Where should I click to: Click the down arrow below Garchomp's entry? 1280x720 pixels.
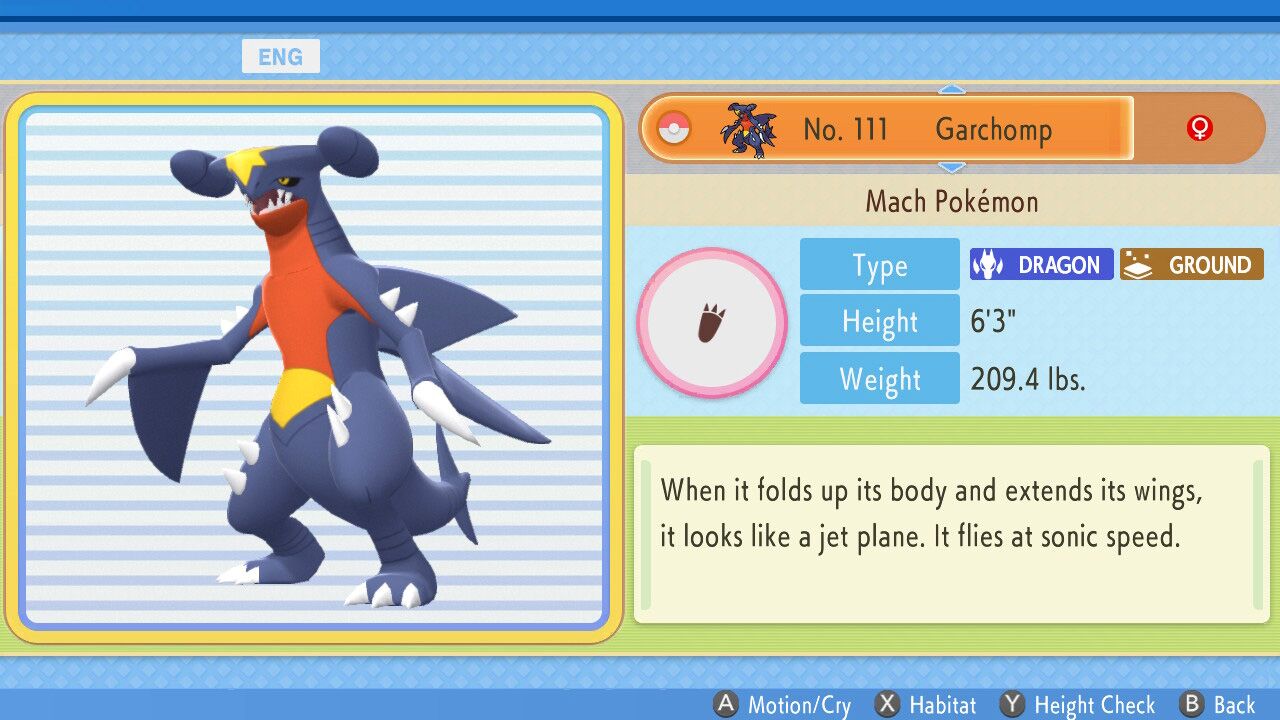[x=952, y=167]
